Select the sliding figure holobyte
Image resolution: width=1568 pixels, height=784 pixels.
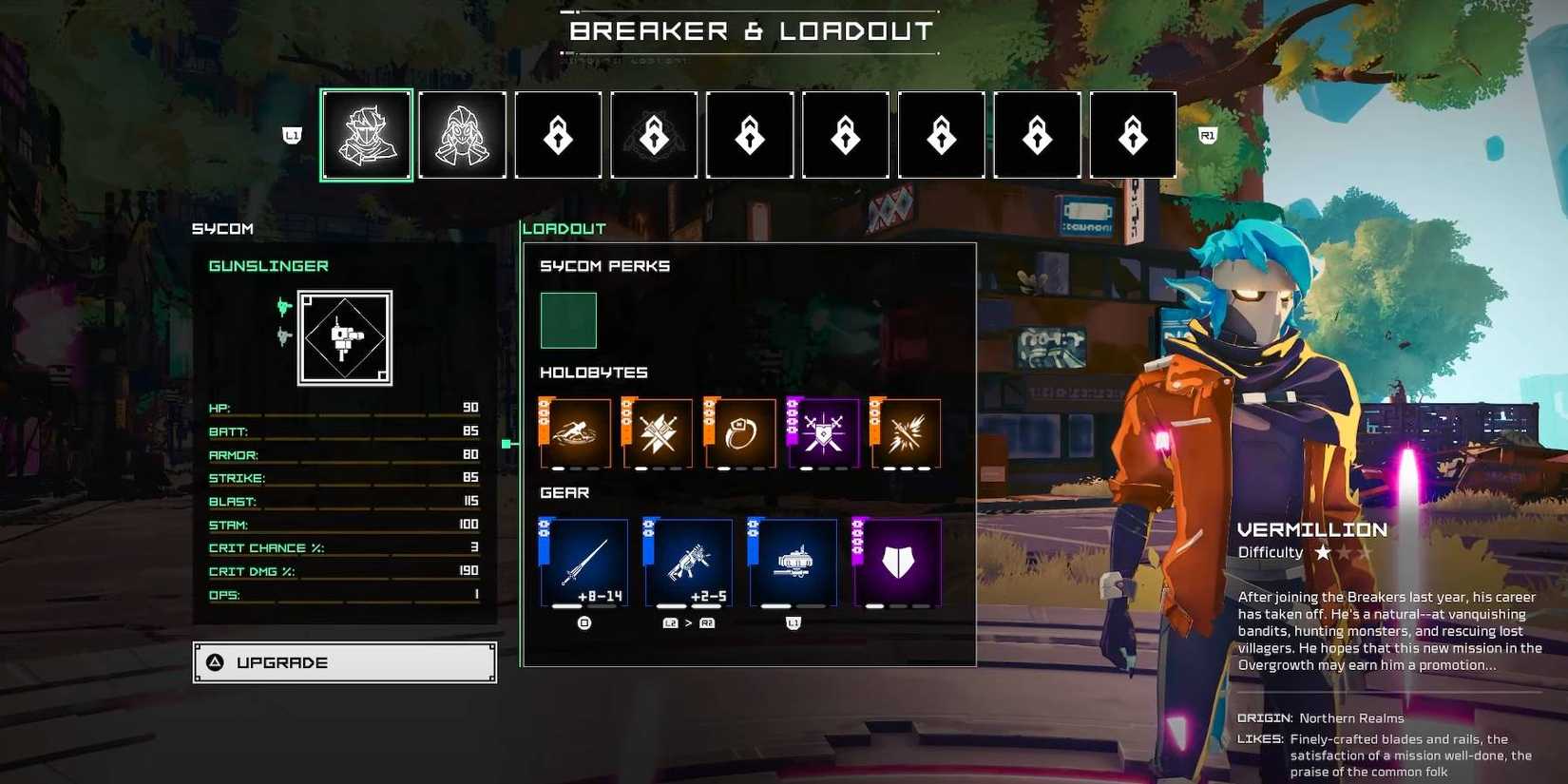pyautogui.click(x=576, y=433)
